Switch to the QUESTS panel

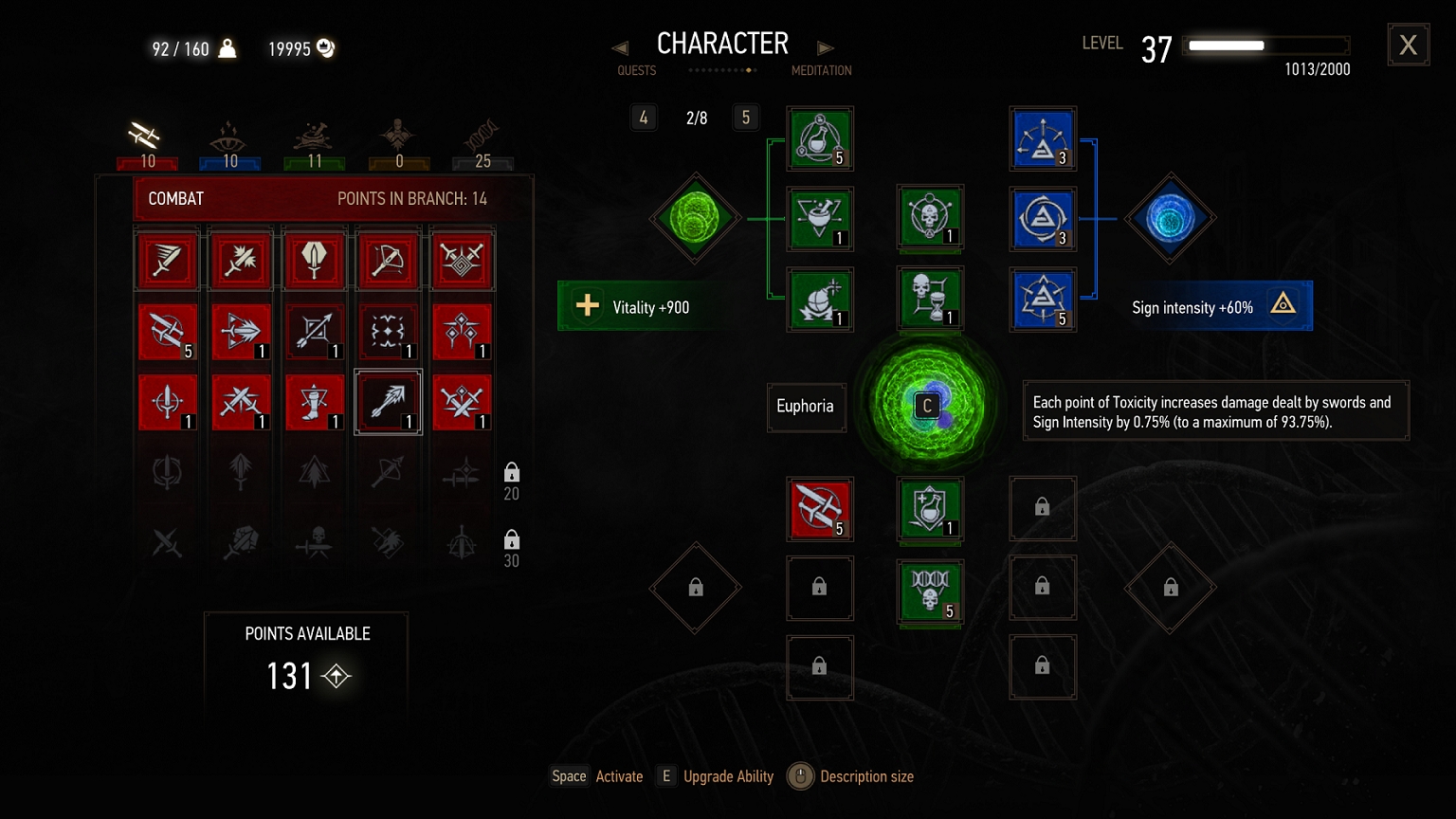636,70
